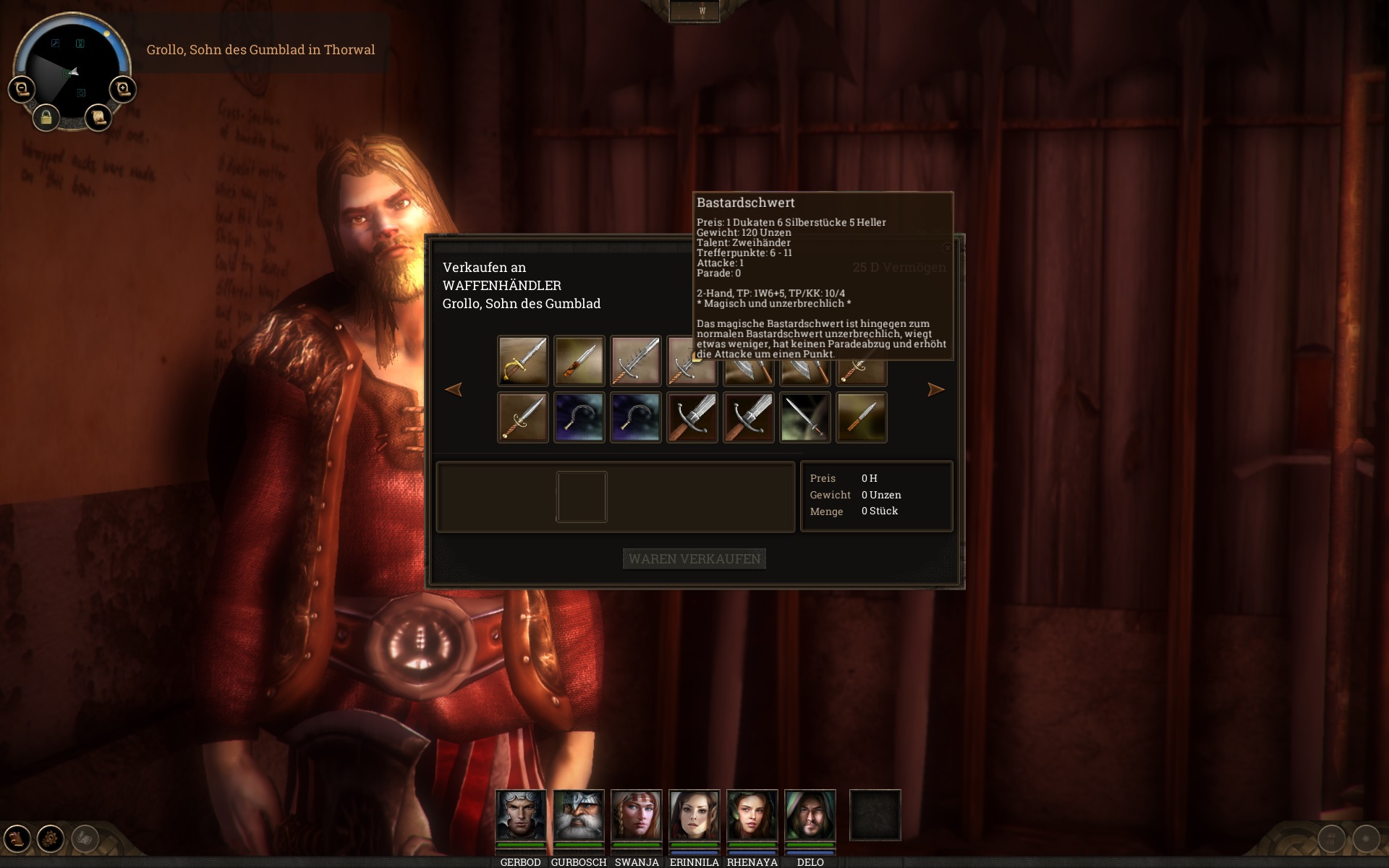This screenshot has height=868, width=1389.
Task: Open the map scroll button
Action: [x=98, y=117]
